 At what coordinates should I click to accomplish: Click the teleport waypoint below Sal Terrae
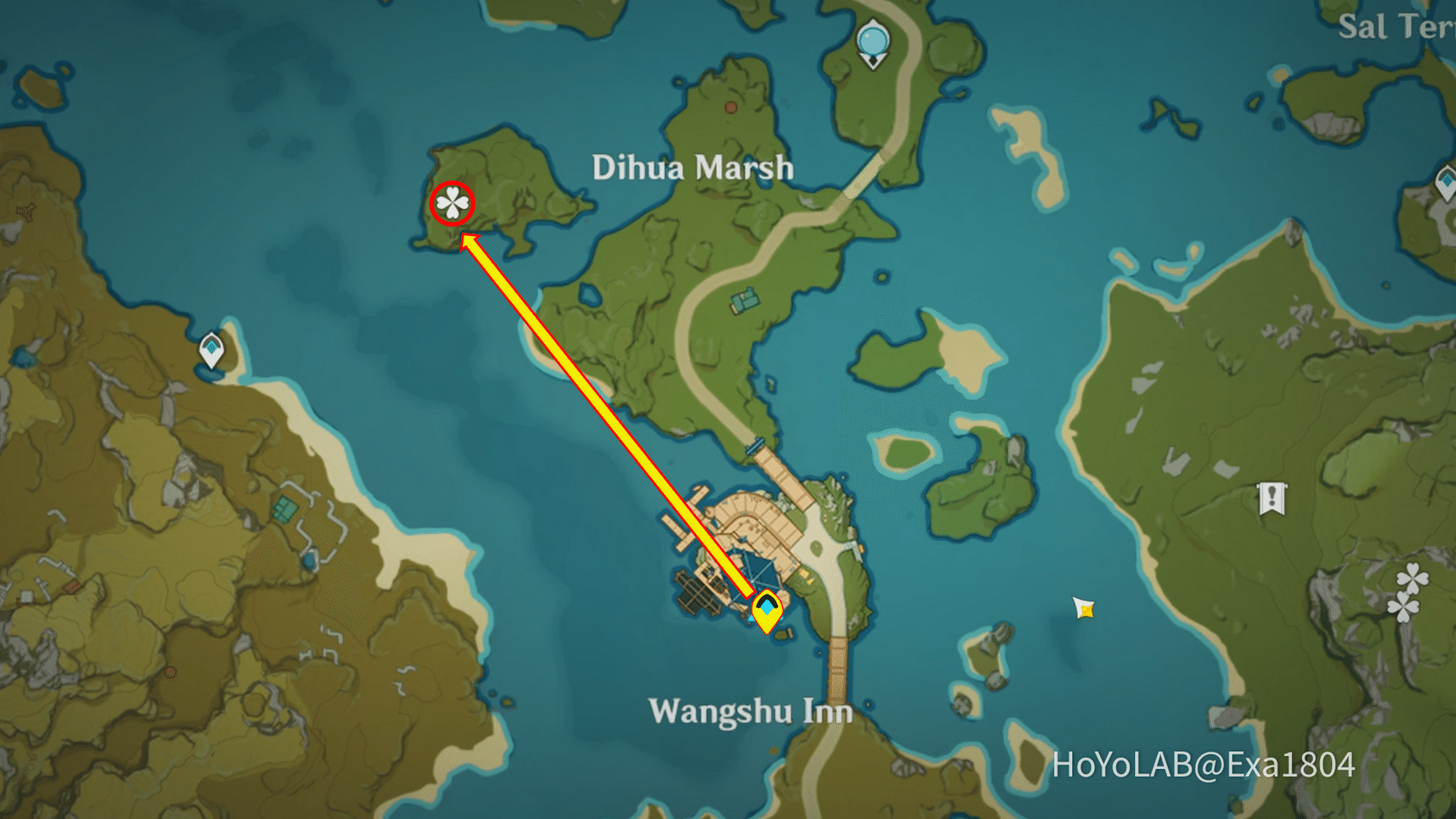(1446, 182)
